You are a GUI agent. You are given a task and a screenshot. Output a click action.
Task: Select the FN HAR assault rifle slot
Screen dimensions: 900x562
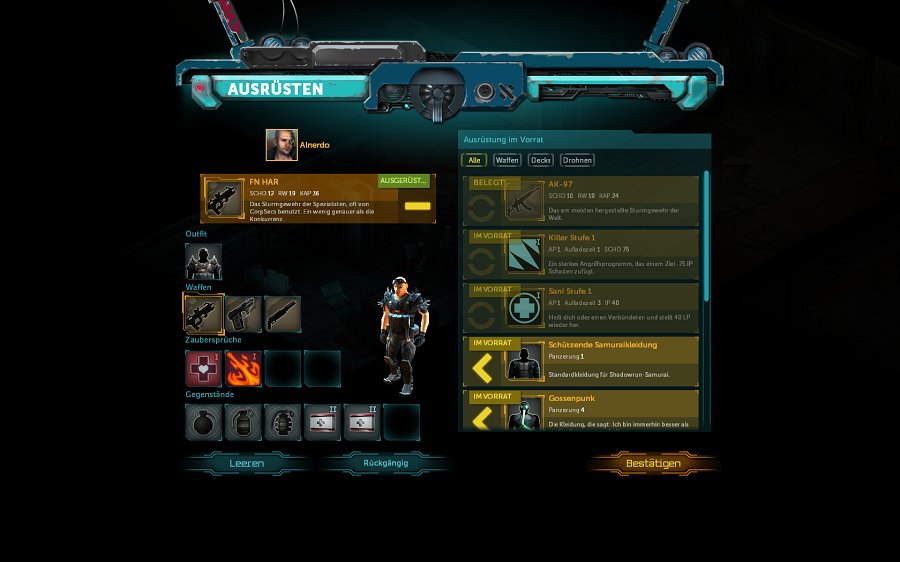pos(203,314)
